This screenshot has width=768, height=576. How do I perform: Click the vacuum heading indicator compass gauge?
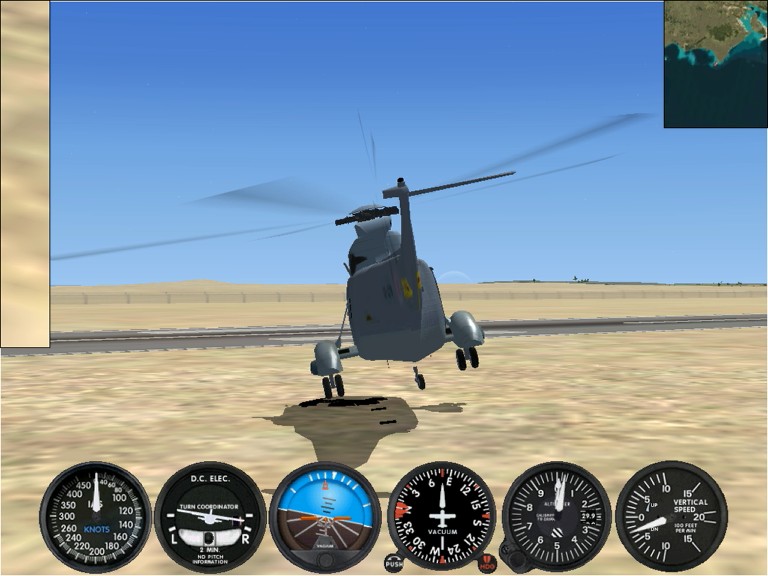point(441,516)
